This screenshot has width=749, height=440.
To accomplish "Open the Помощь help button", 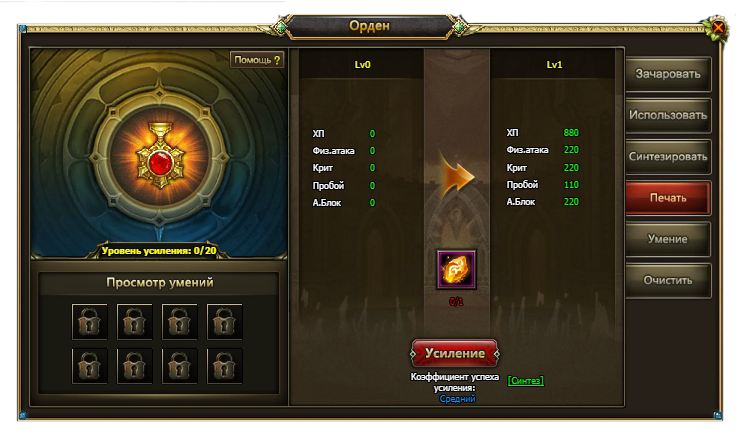I will [257, 60].
